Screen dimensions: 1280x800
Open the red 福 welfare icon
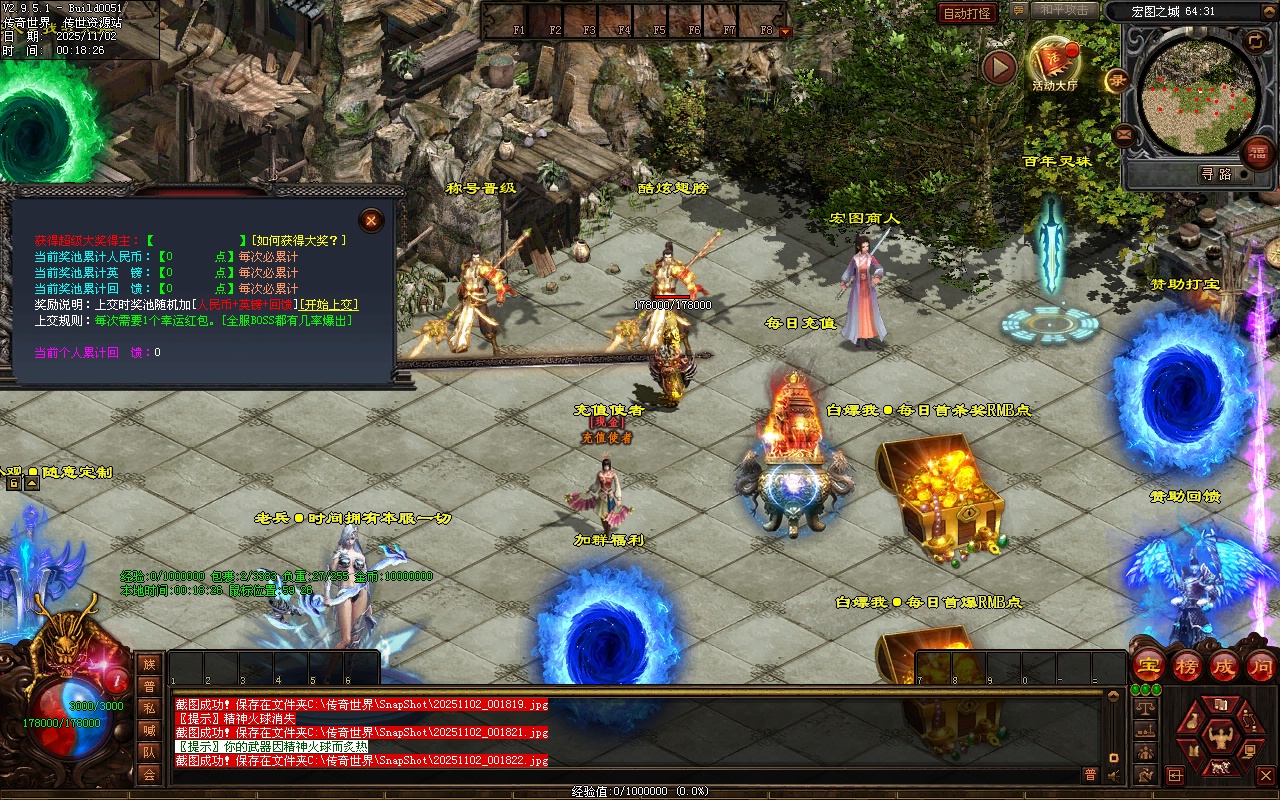pos(1257,153)
